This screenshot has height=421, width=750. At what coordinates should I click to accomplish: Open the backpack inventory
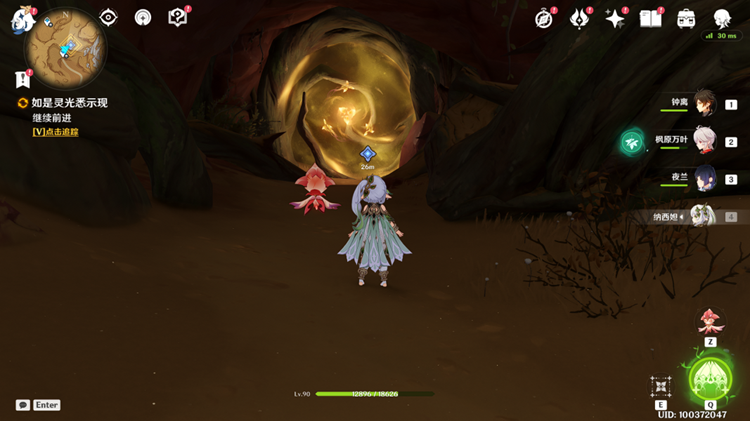click(686, 19)
